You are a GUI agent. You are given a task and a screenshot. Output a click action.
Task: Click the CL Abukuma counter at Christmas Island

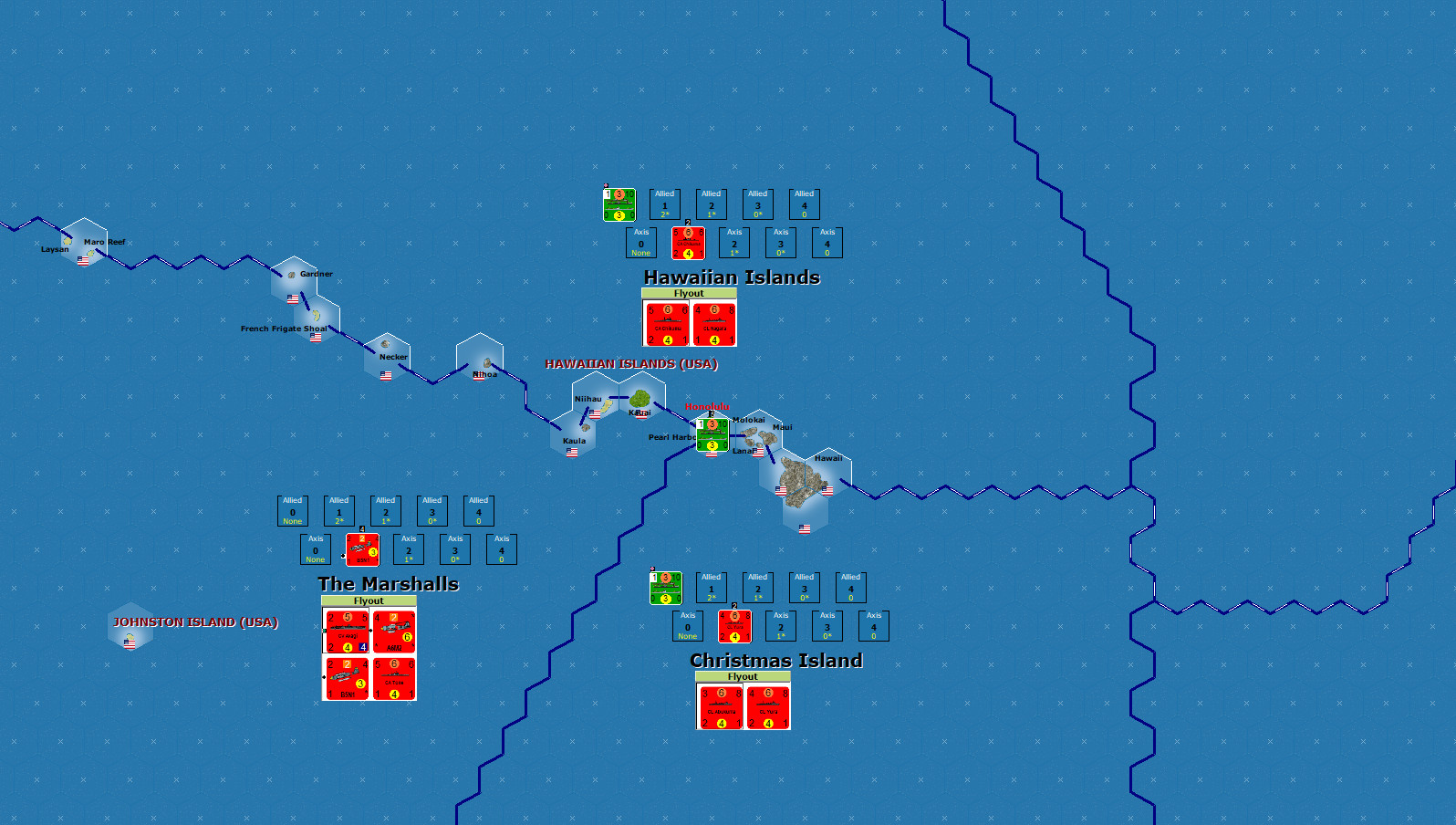coord(719,707)
